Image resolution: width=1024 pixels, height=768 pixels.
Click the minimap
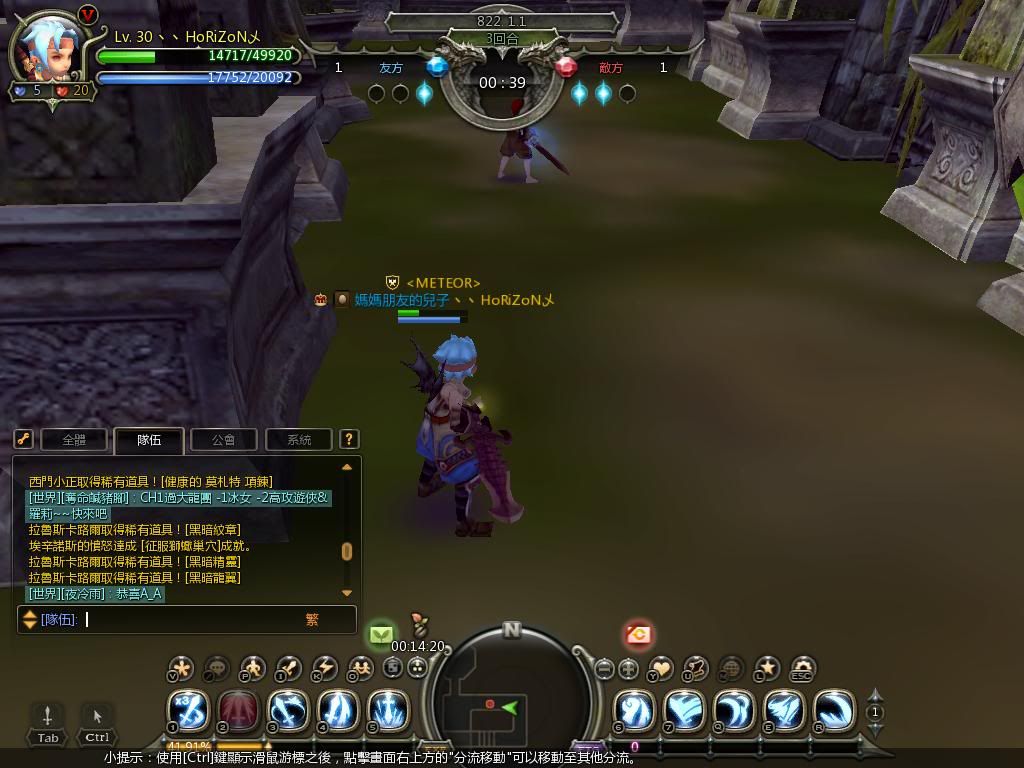[x=511, y=695]
